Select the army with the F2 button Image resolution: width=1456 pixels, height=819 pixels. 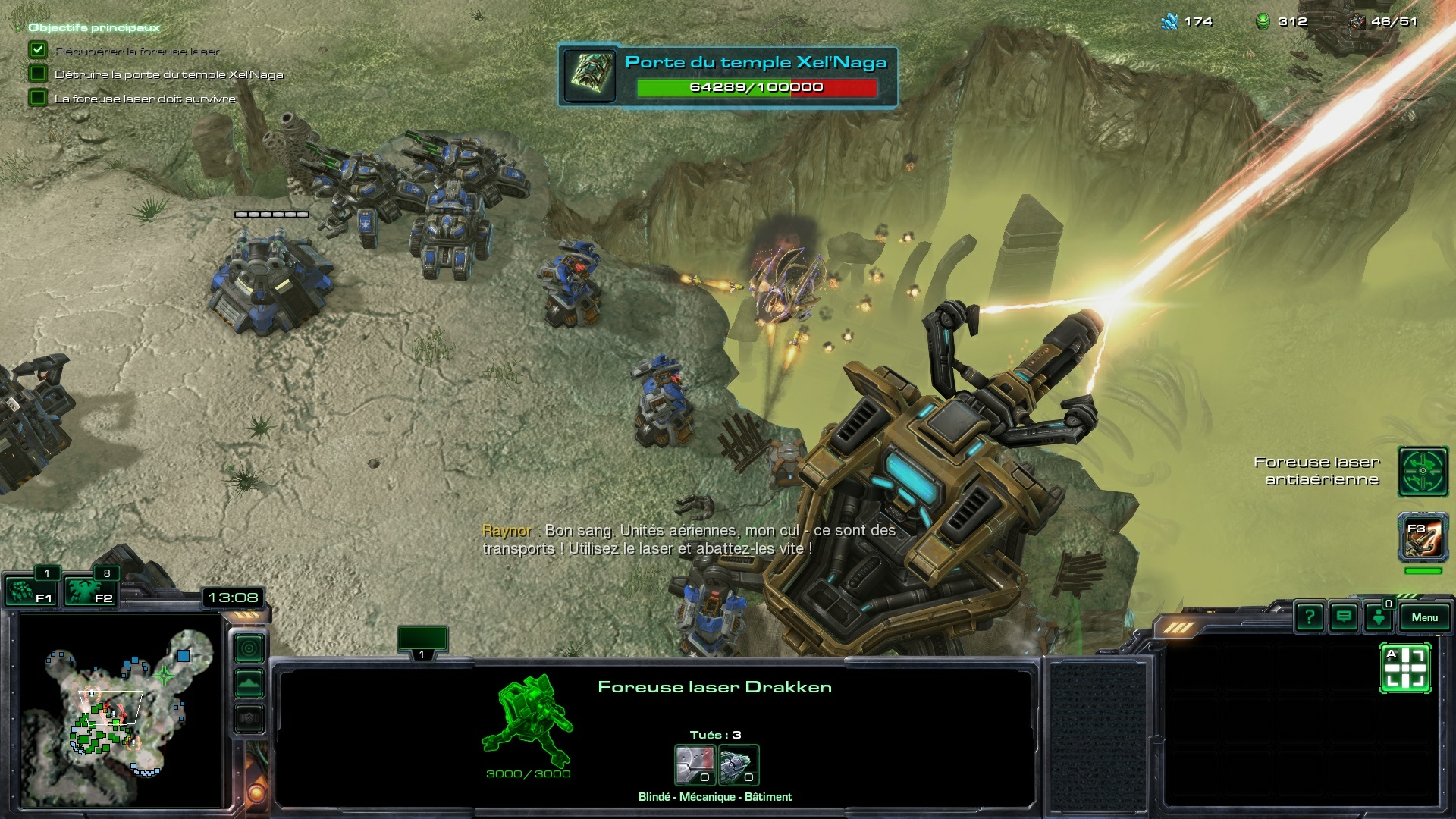pyautogui.click(x=89, y=591)
